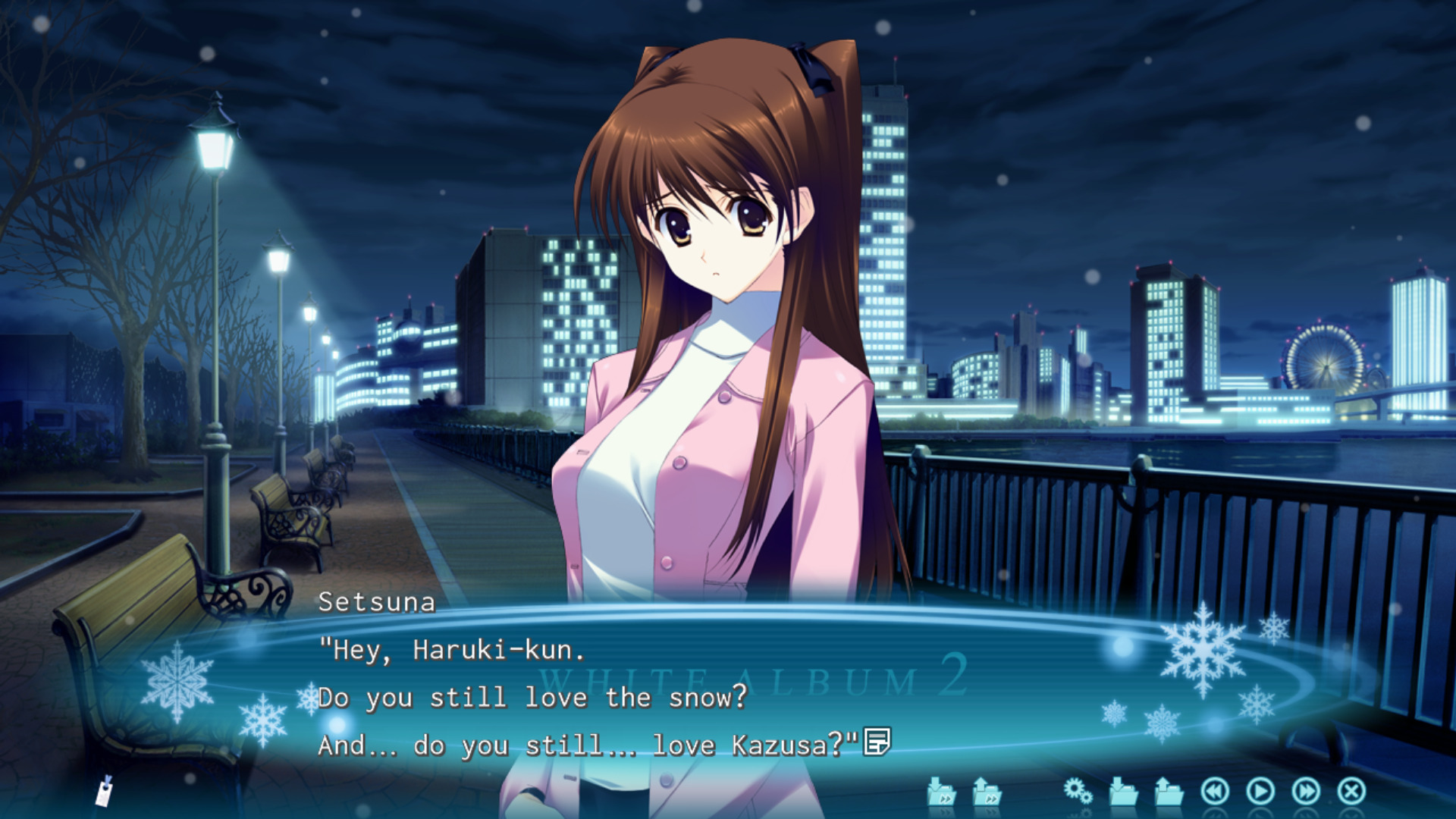Click the small paper tag icon
Image resolution: width=1456 pixels, height=819 pixels.
[x=105, y=791]
